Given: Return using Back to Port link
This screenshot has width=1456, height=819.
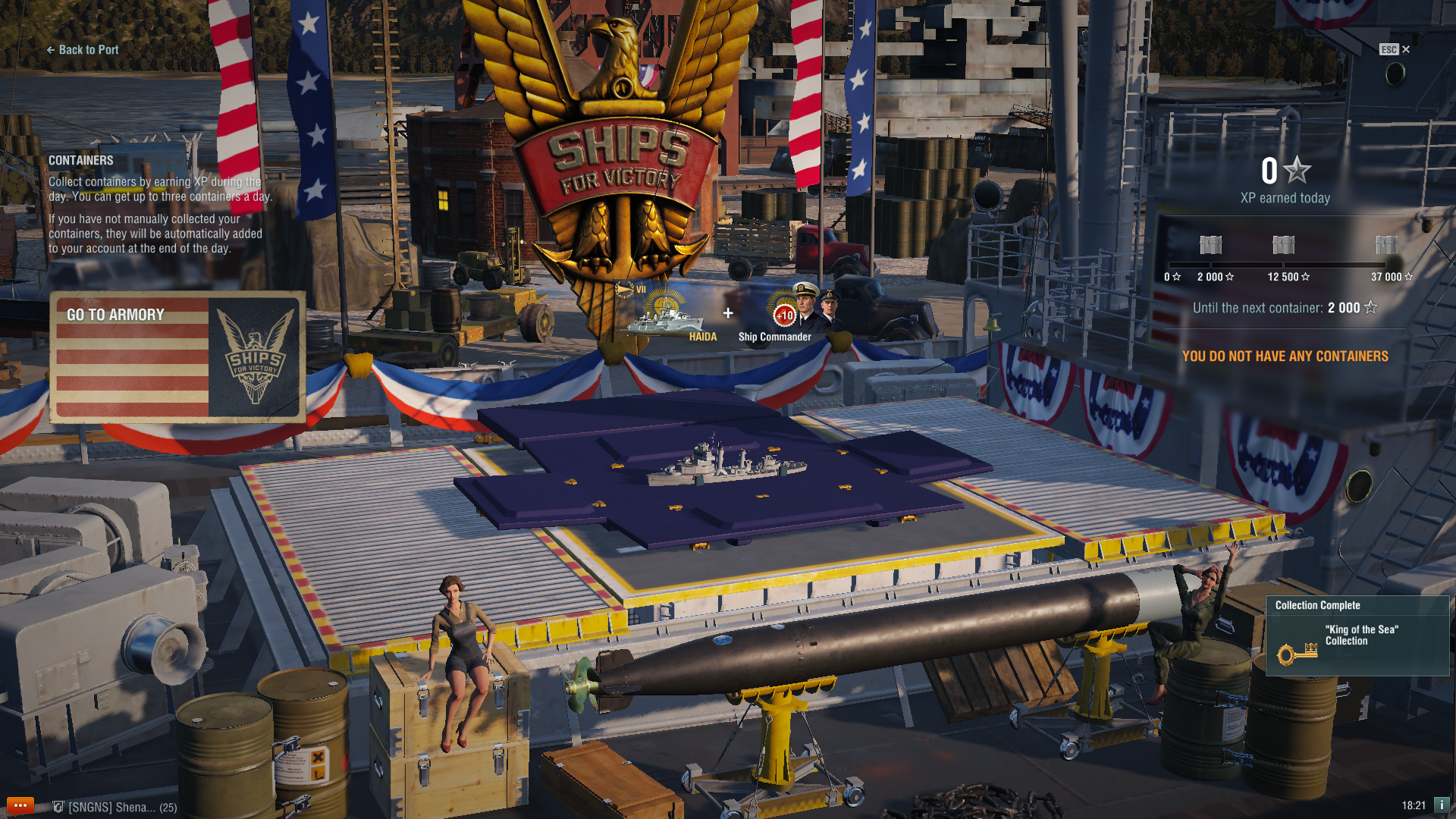Looking at the screenshot, I should coord(83,50).
